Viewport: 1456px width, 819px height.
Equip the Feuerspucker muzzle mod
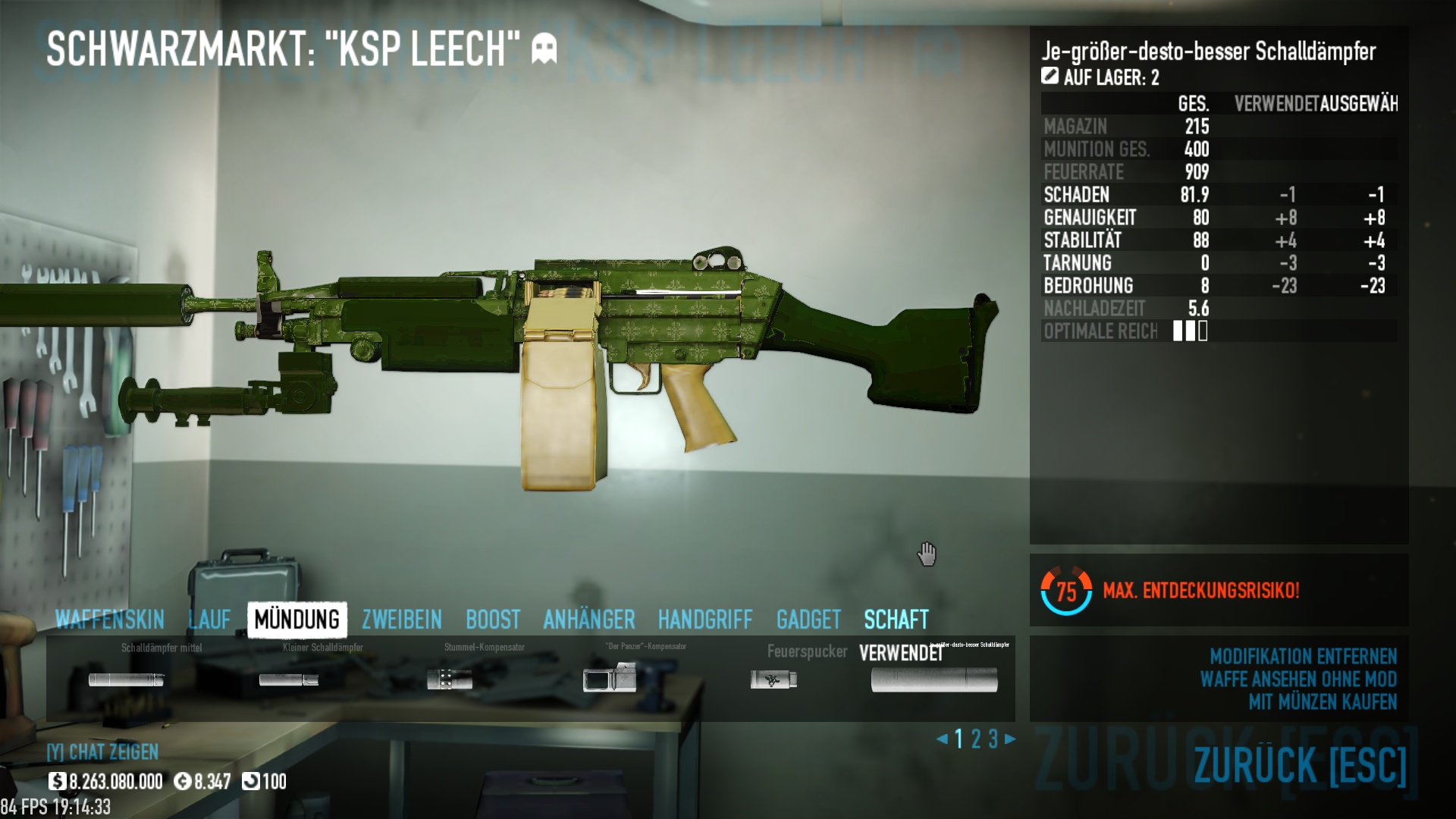click(773, 679)
